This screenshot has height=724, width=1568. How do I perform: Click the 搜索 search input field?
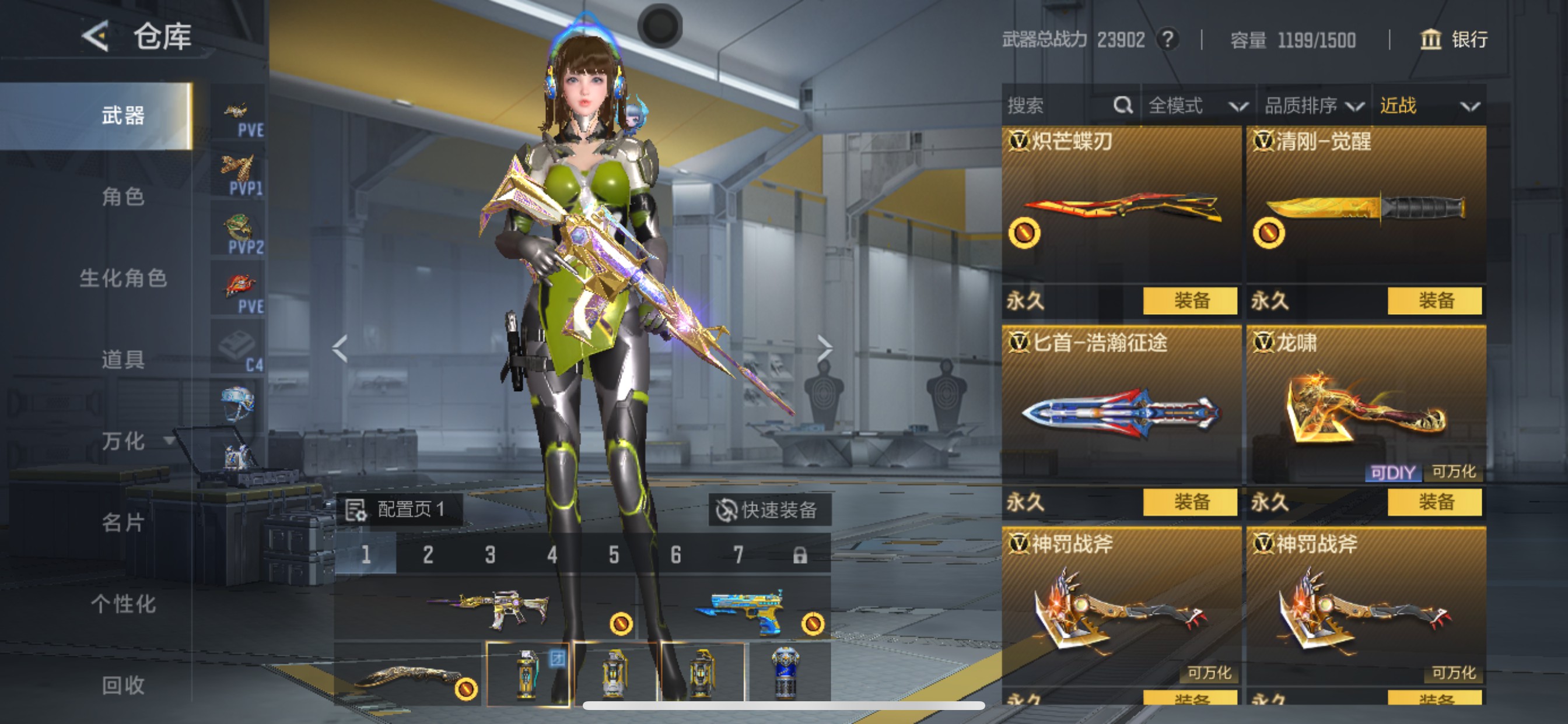1047,106
